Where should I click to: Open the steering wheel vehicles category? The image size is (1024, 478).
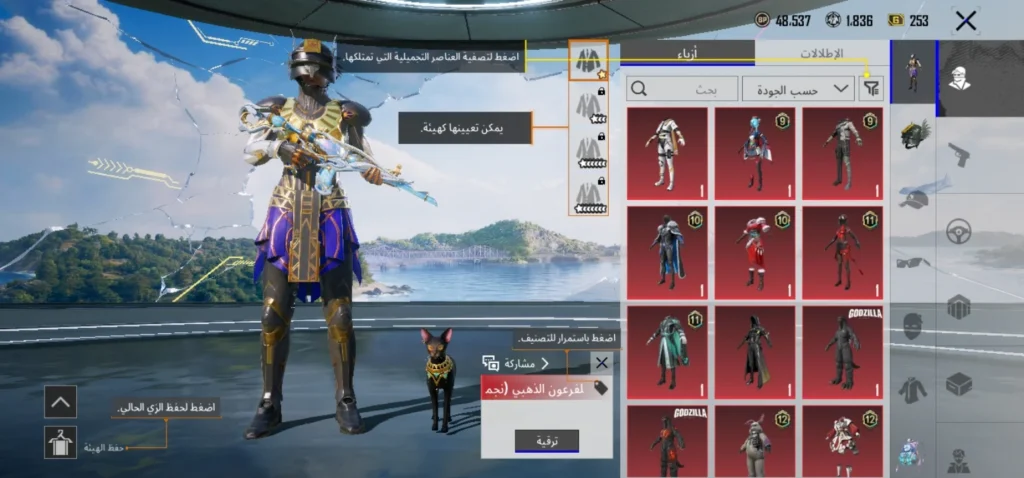pyautogui.click(x=959, y=231)
